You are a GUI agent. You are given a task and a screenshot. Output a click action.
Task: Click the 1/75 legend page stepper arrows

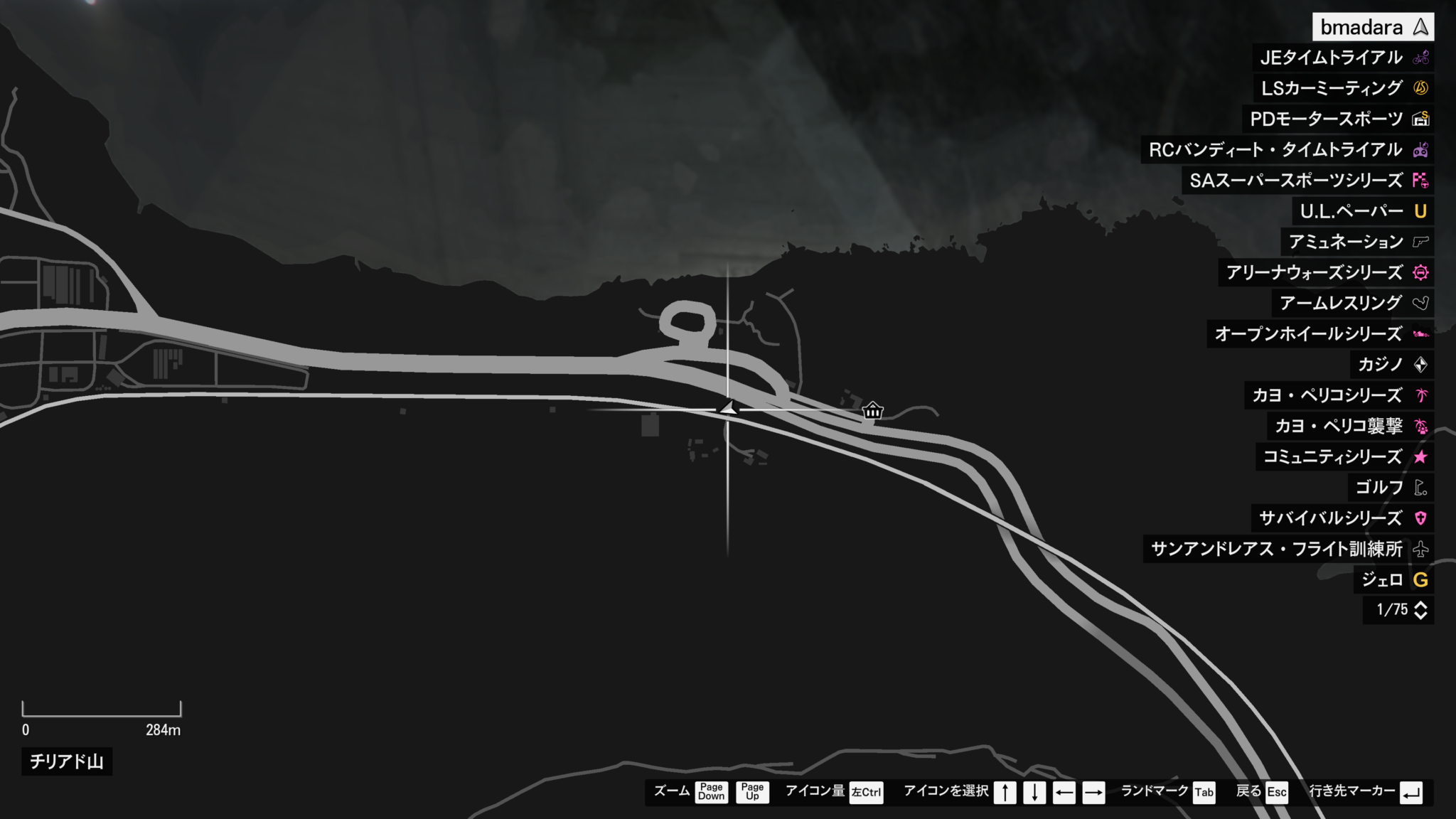1420,610
